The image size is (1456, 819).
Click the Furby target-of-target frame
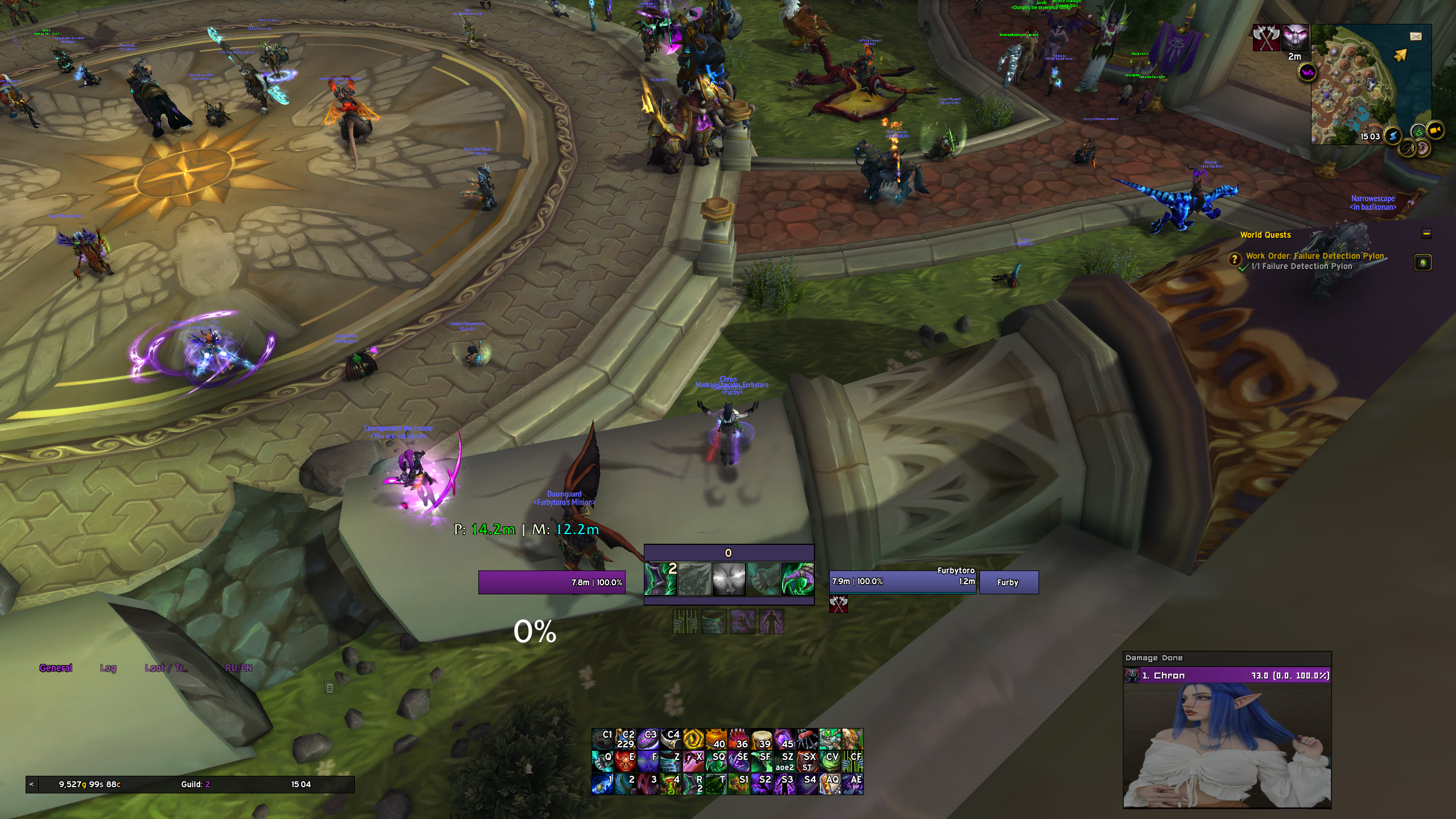pos(1008,582)
